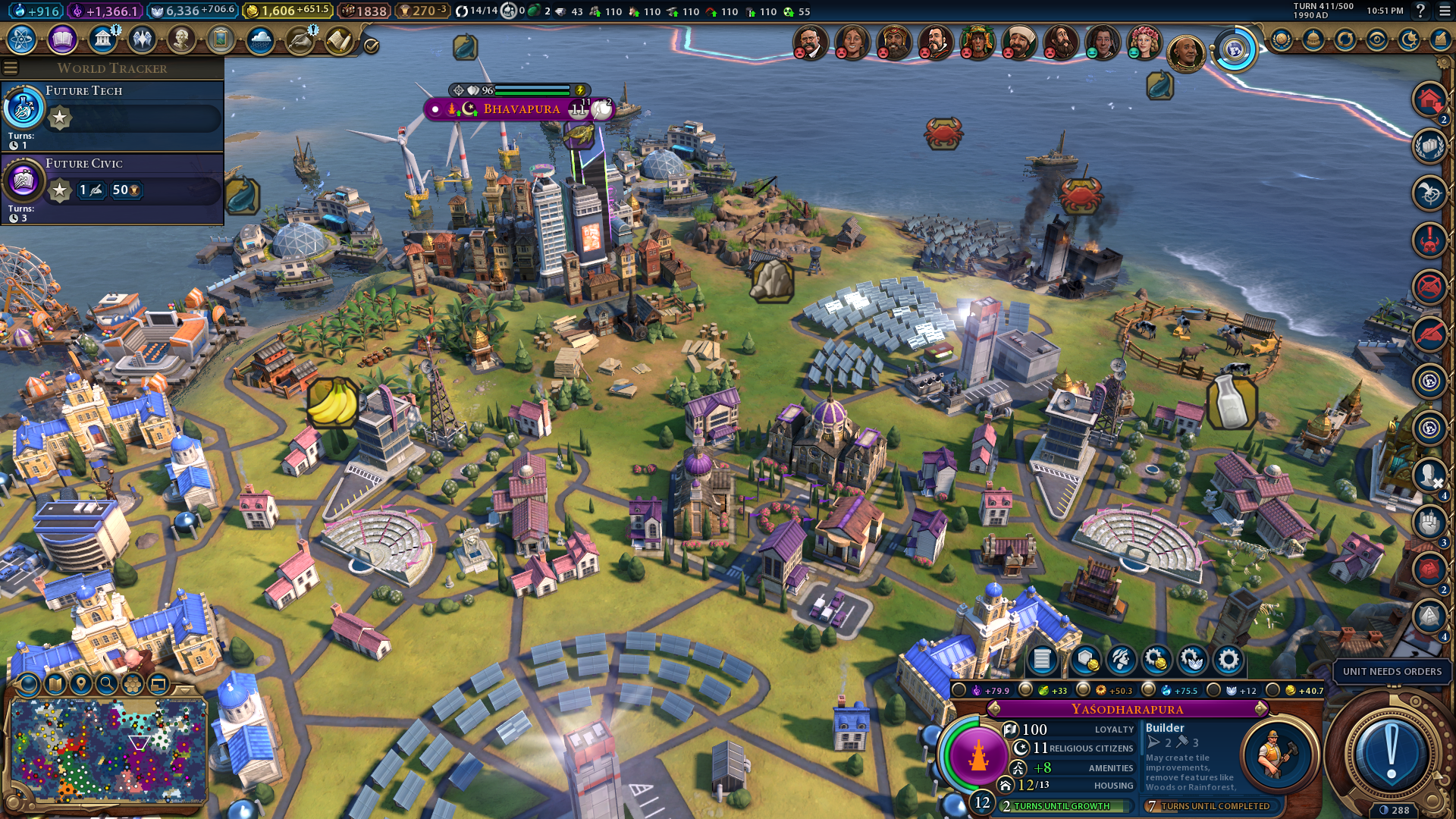Open the governments building icon

click(x=102, y=39)
